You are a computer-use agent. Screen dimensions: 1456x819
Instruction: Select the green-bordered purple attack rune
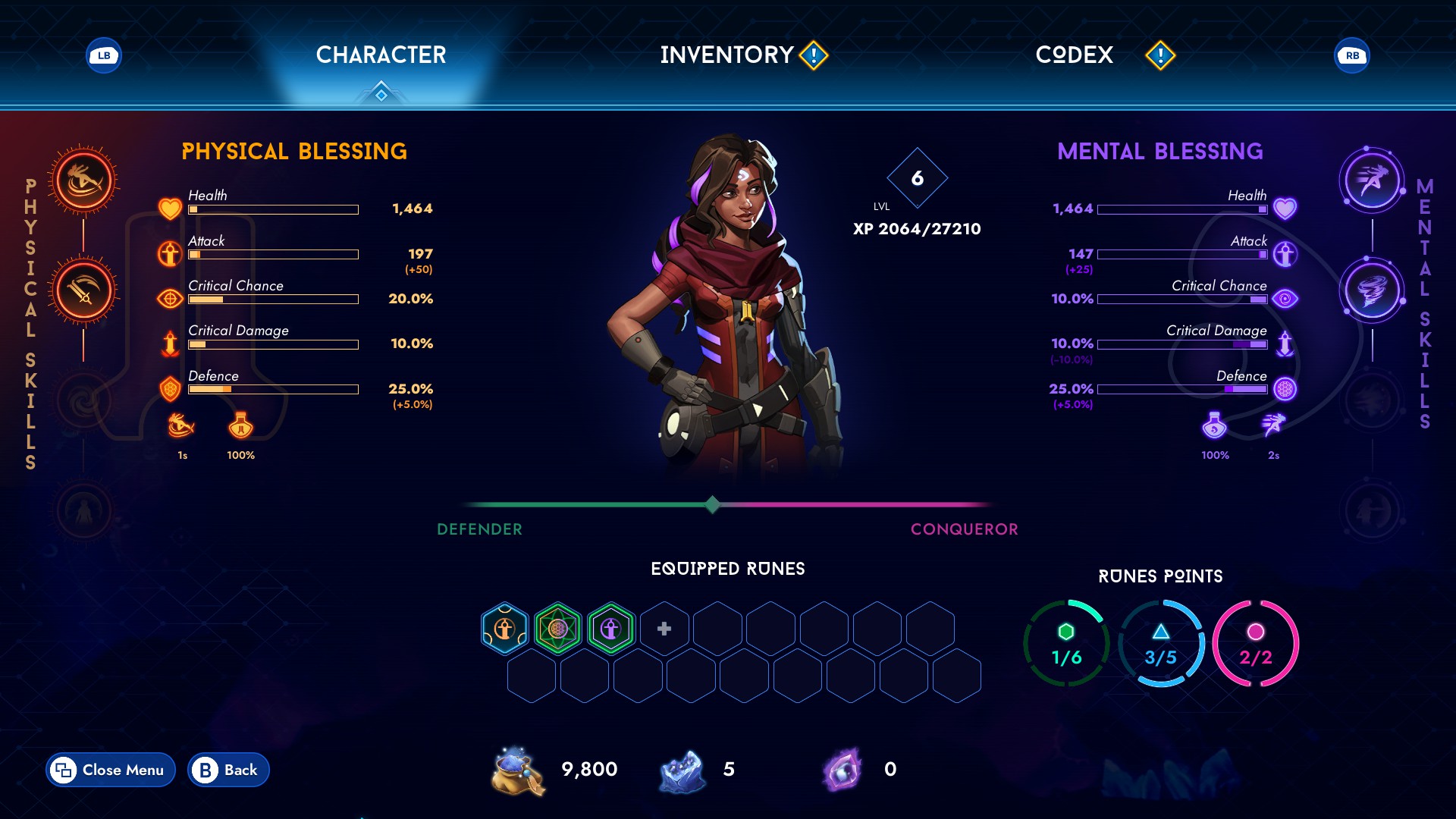click(611, 629)
